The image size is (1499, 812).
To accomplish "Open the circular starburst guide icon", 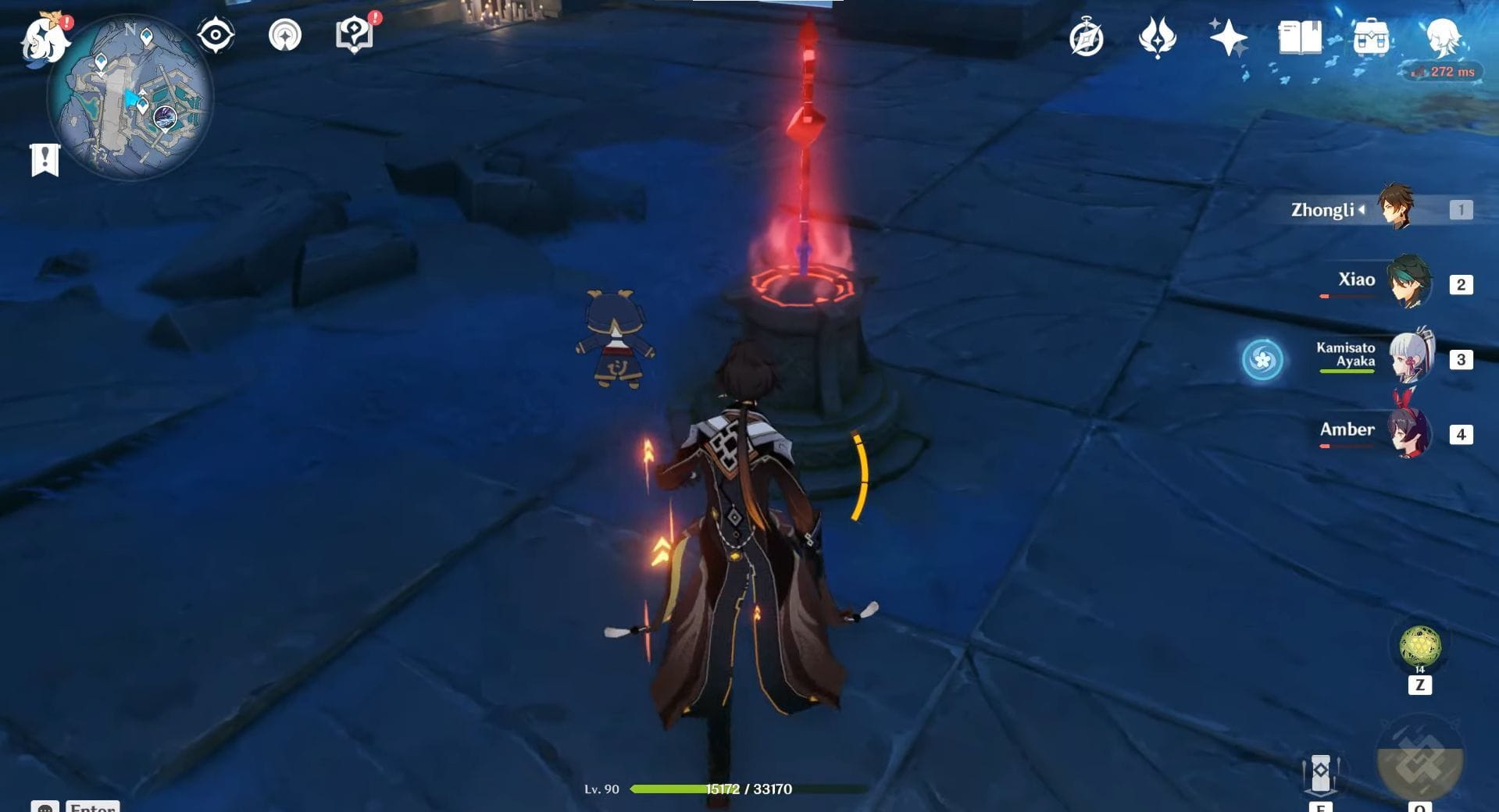I will pyautogui.click(x=286, y=35).
